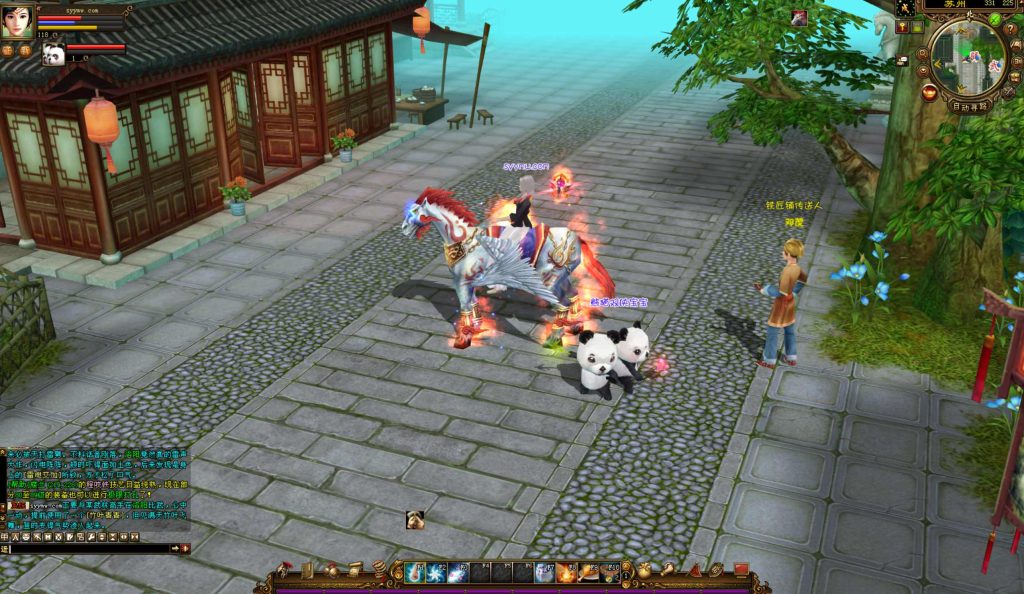This screenshot has width=1024, height=594.
Task: Click the small dog notification icon
Action: pyautogui.click(x=415, y=518)
